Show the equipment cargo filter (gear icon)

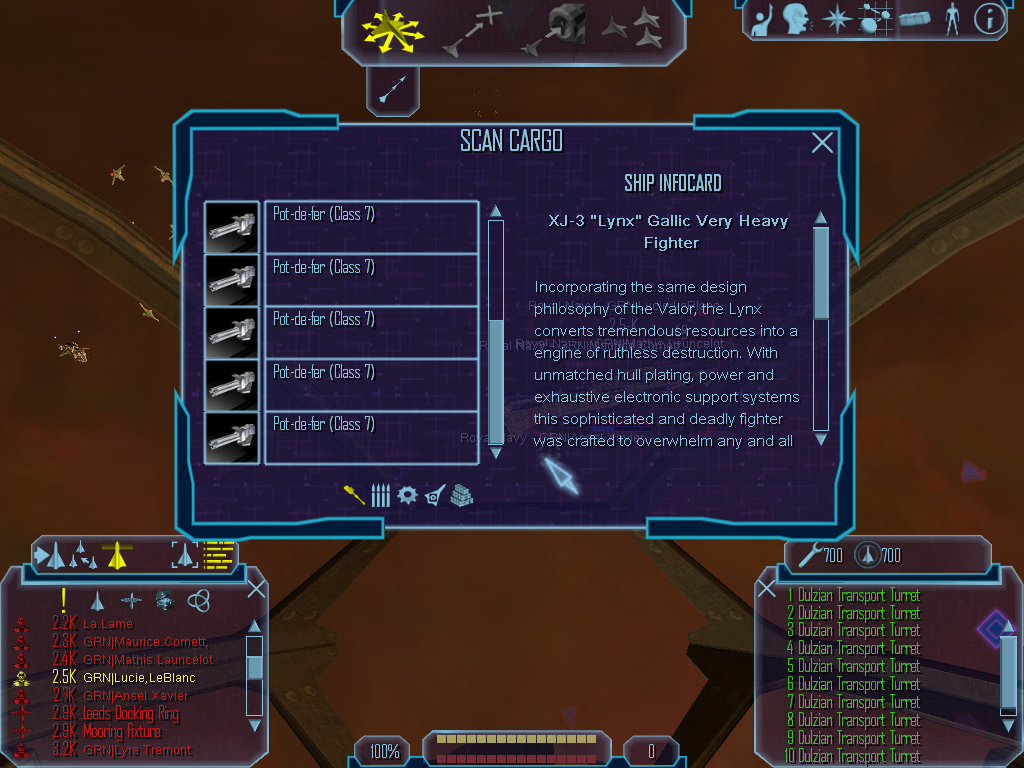pos(407,495)
